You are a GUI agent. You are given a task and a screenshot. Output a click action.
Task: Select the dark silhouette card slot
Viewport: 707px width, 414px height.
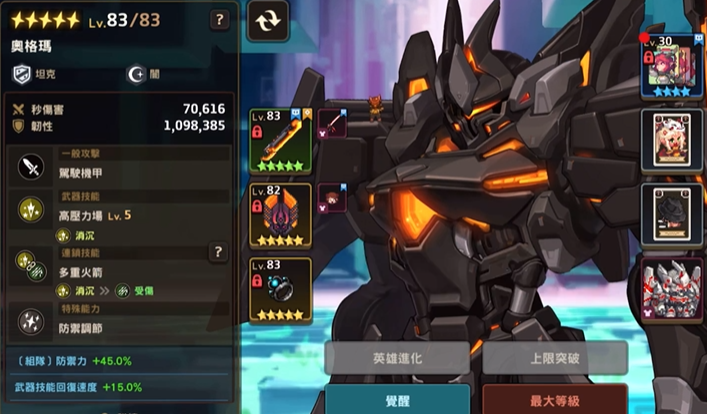click(x=672, y=216)
